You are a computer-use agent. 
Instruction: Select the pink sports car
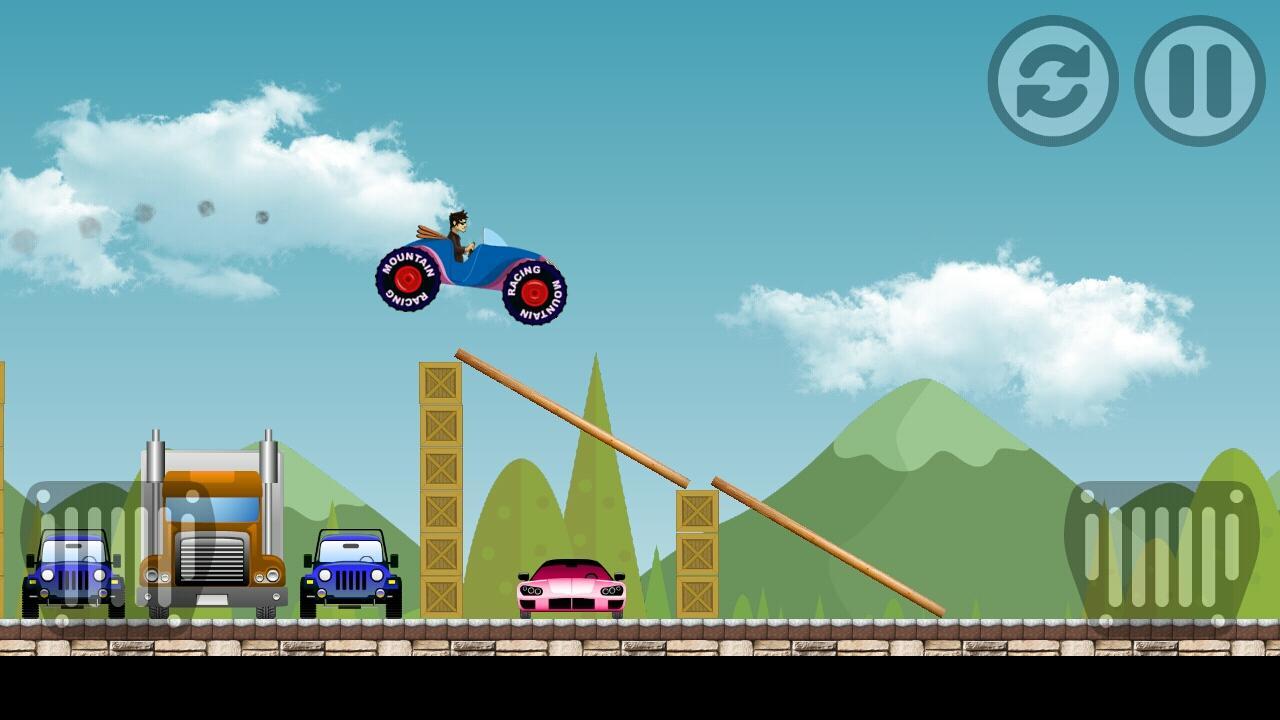pos(572,590)
